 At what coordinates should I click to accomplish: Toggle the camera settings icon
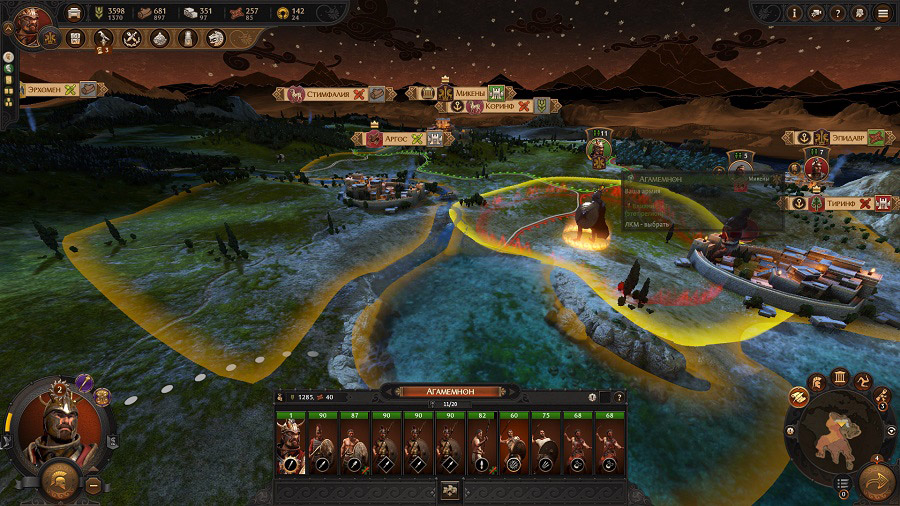coord(817,13)
